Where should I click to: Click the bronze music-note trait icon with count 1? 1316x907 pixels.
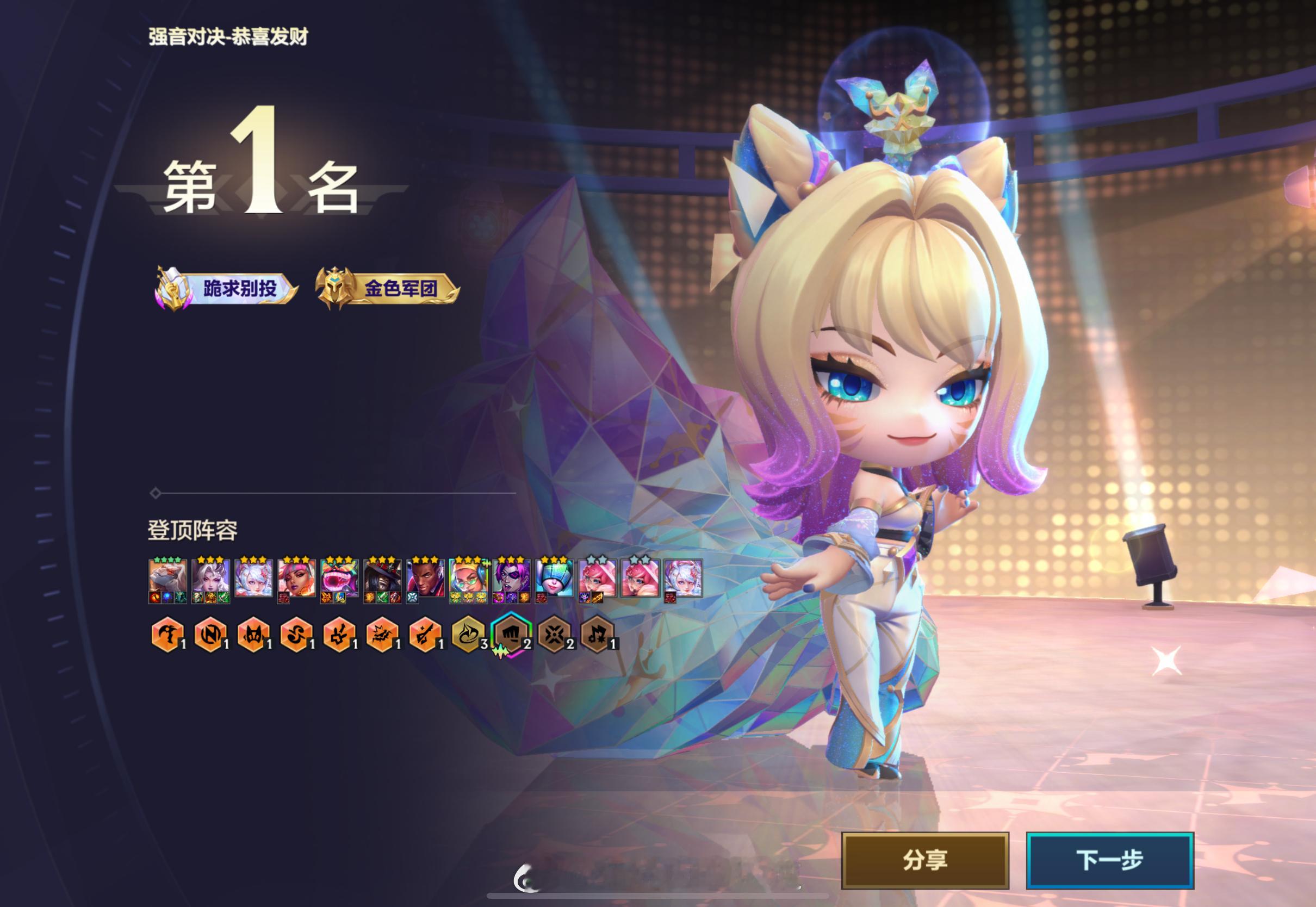pyautogui.click(x=598, y=634)
